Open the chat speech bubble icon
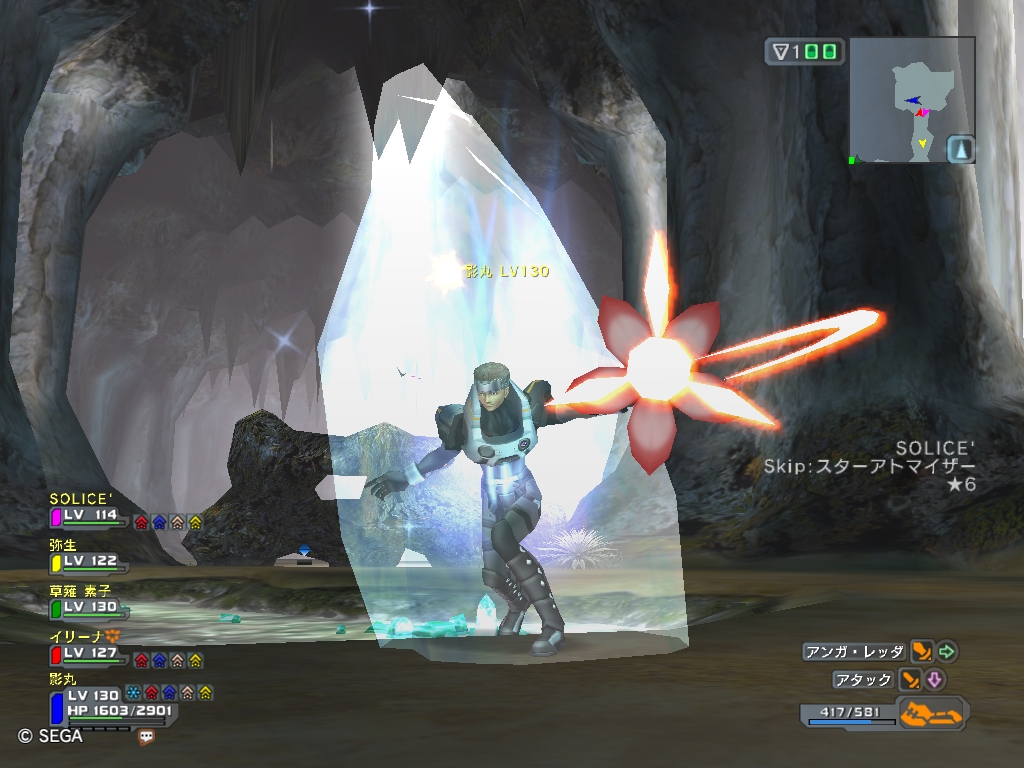 click(x=147, y=737)
